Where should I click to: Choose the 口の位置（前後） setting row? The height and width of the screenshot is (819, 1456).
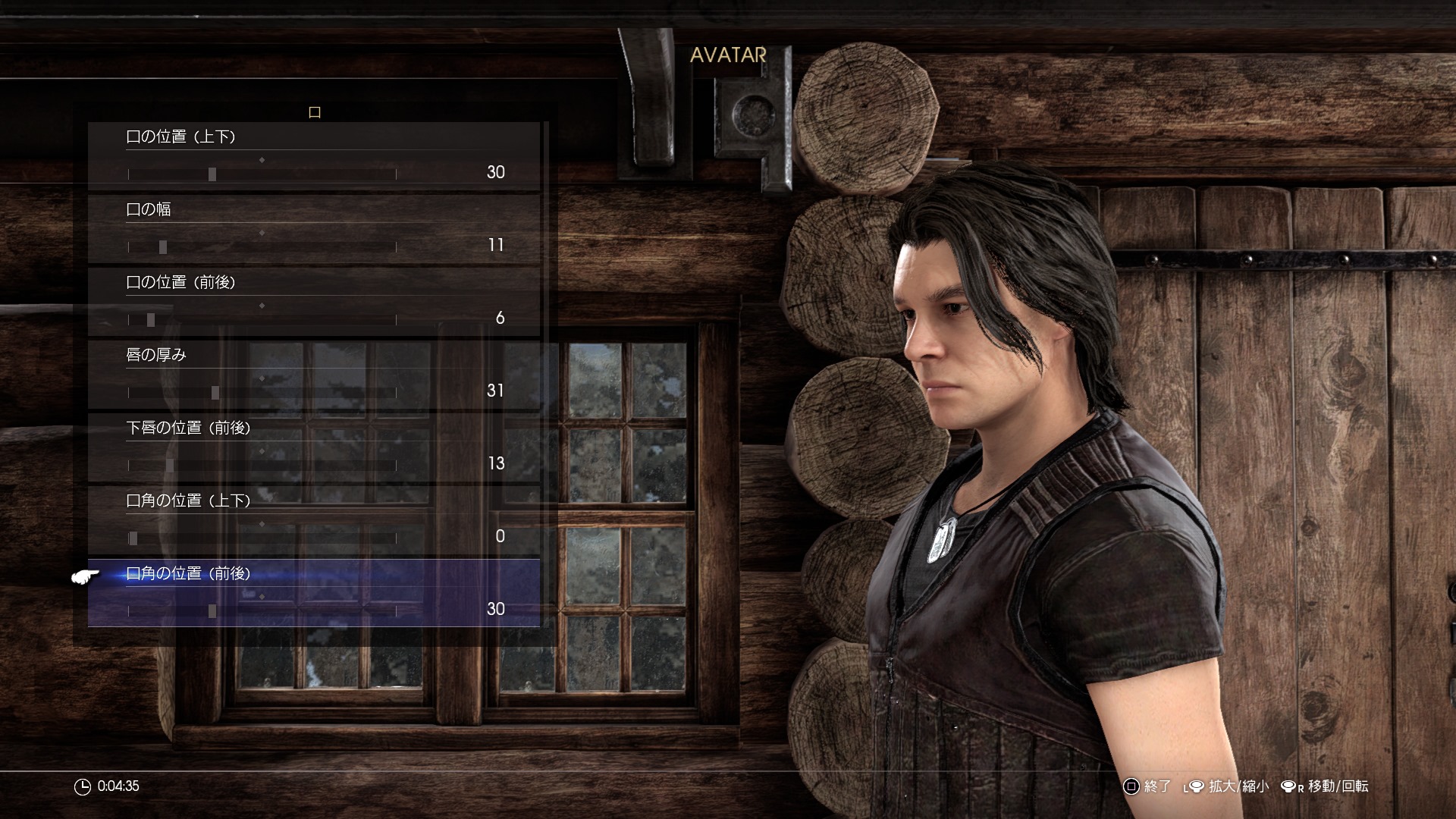pyautogui.click(x=180, y=283)
